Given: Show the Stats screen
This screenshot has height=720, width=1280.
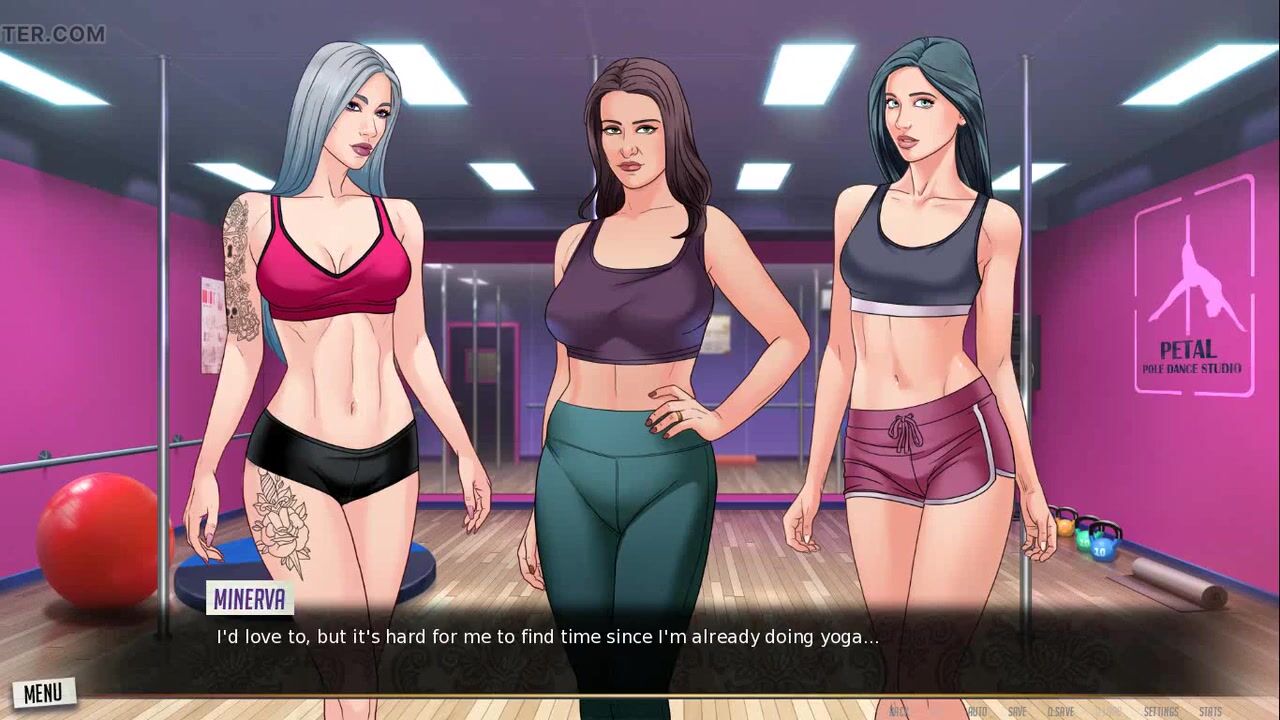Looking at the screenshot, I should 1210,711.
